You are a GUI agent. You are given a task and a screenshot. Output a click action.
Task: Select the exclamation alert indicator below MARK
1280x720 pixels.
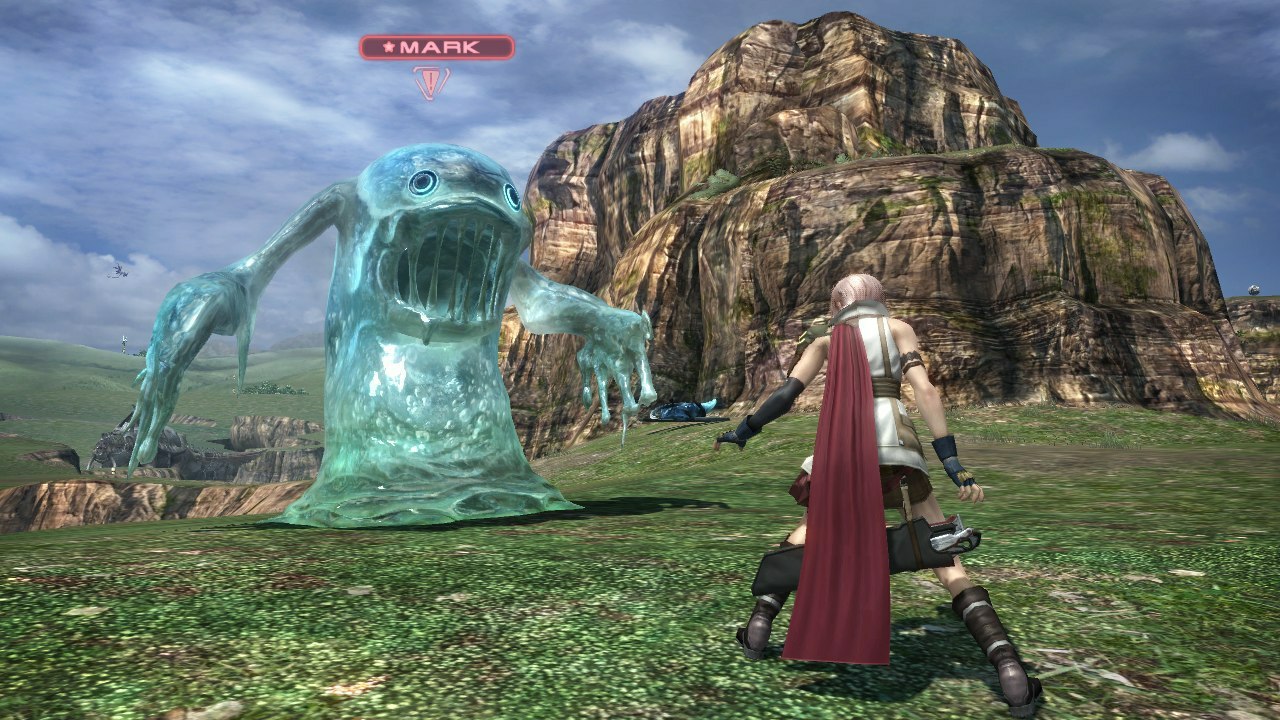click(x=430, y=82)
